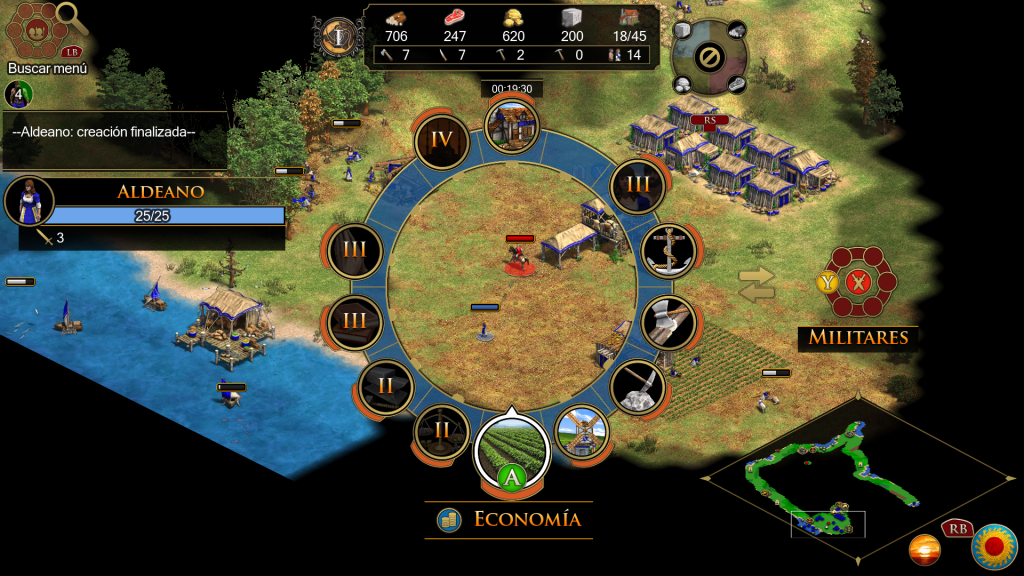
Task: Click the locked Age IV building slot
Action: pos(441,142)
